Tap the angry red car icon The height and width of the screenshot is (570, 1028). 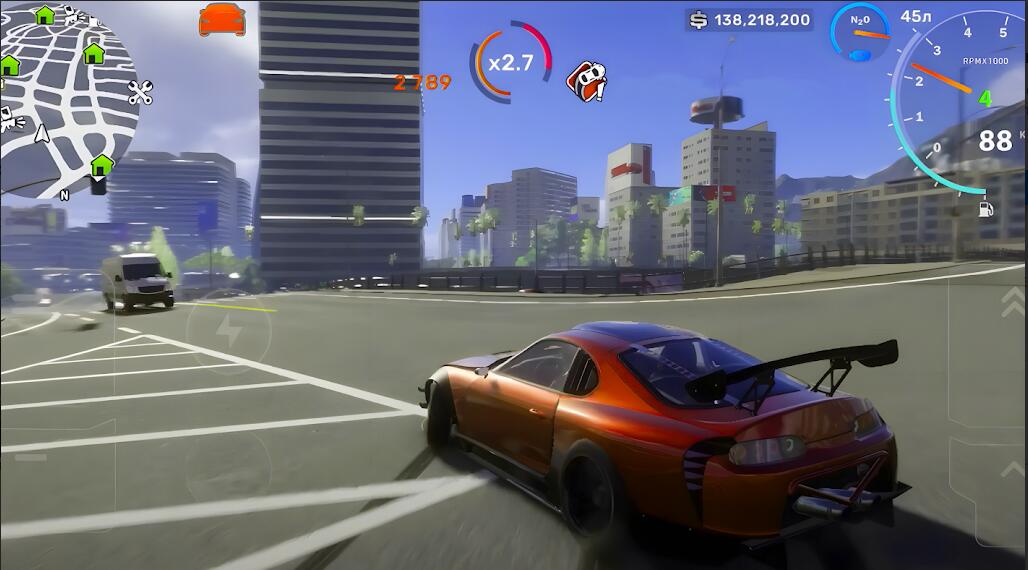click(586, 81)
